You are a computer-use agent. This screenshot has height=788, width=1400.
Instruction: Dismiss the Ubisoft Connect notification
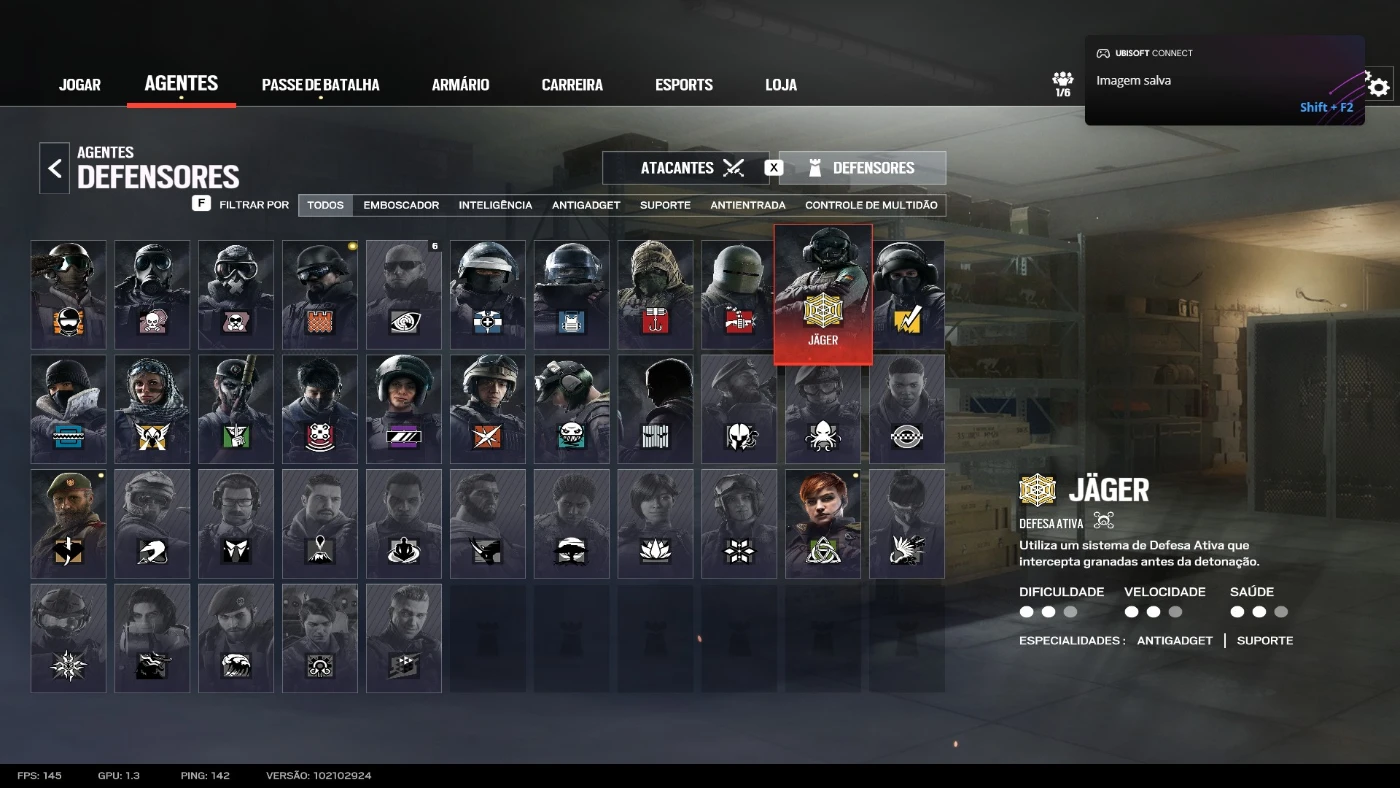(1224, 80)
